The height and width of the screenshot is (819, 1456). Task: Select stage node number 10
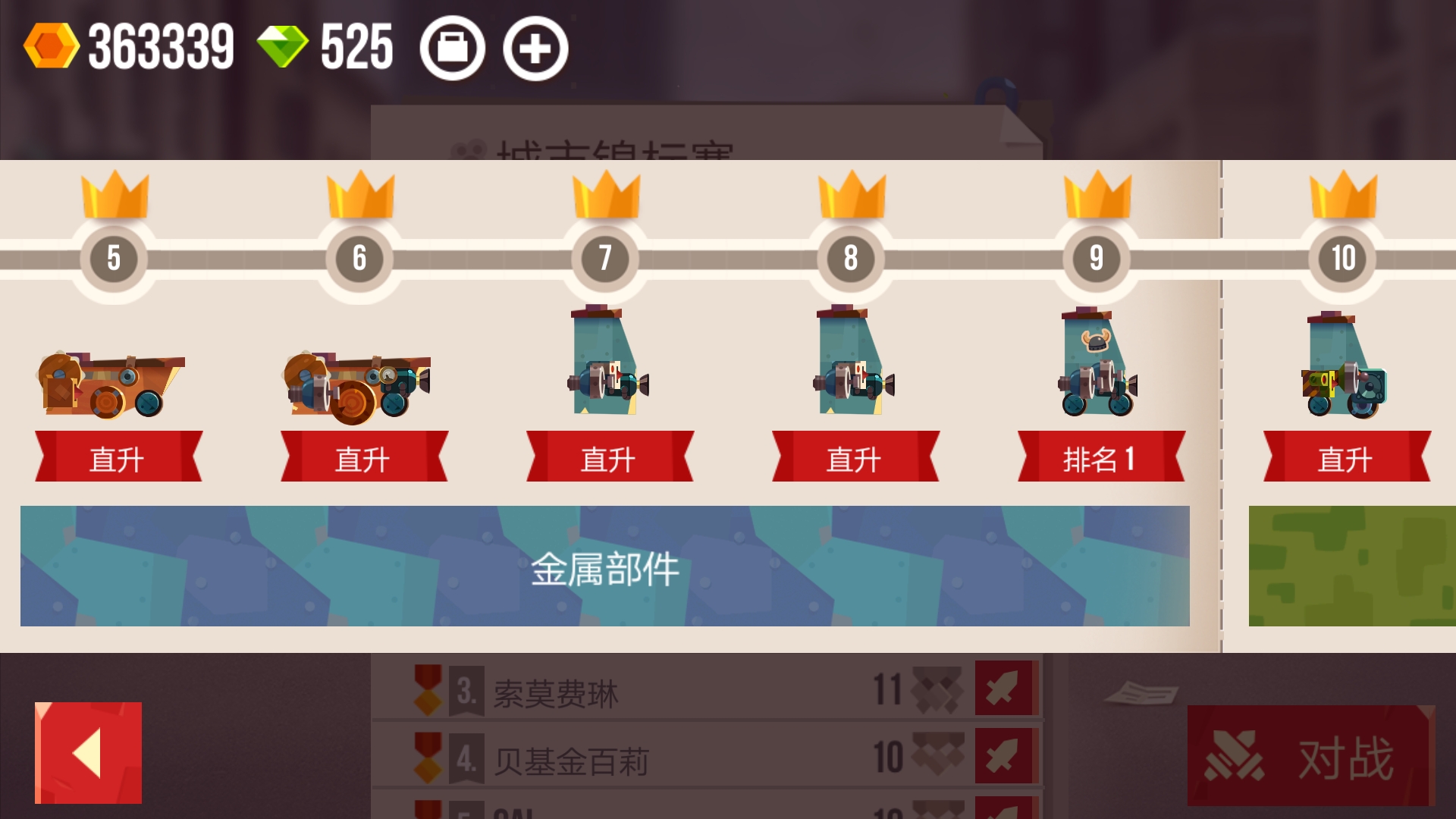click(x=1342, y=258)
